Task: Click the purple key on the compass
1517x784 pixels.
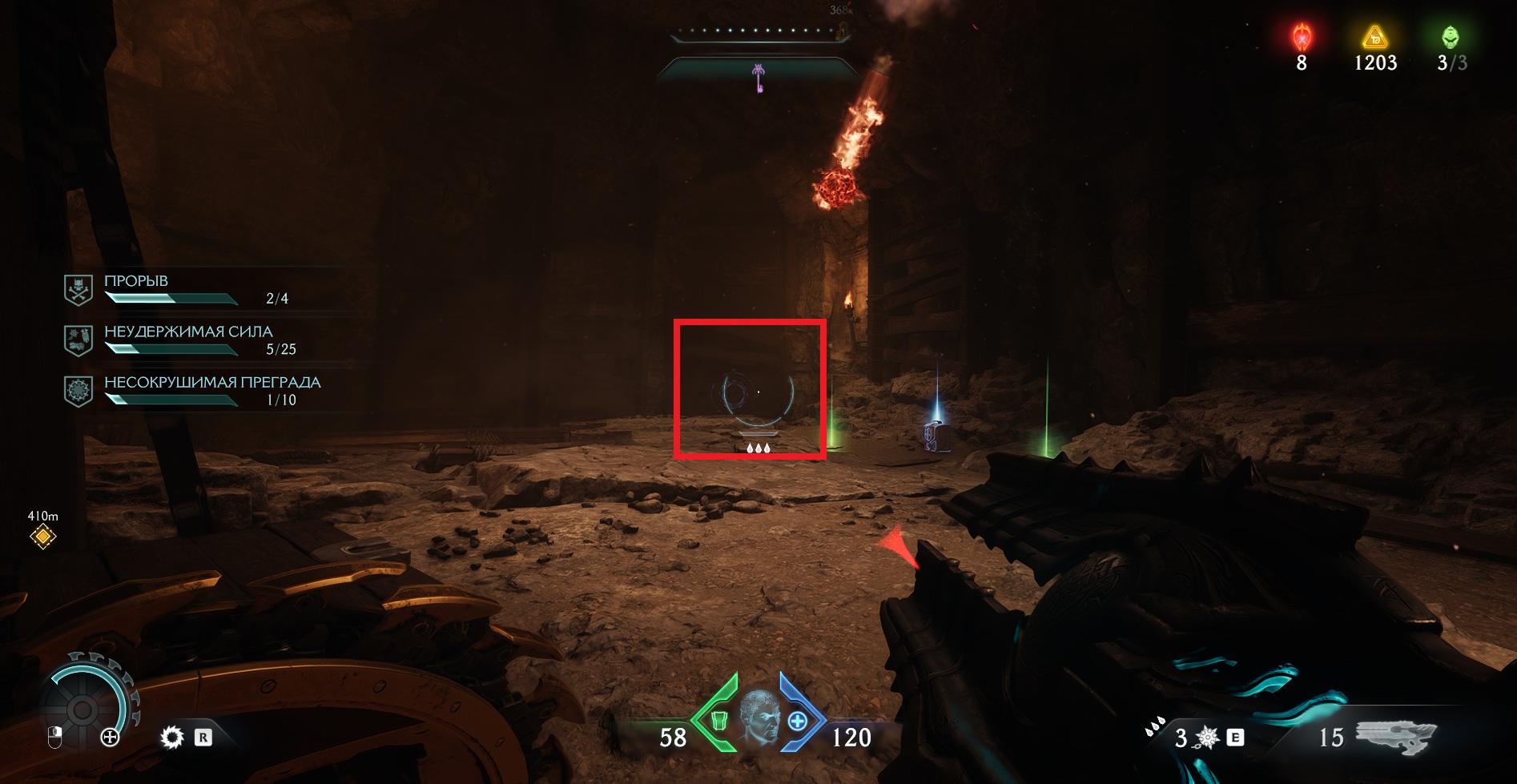Action: click(758, 78)
